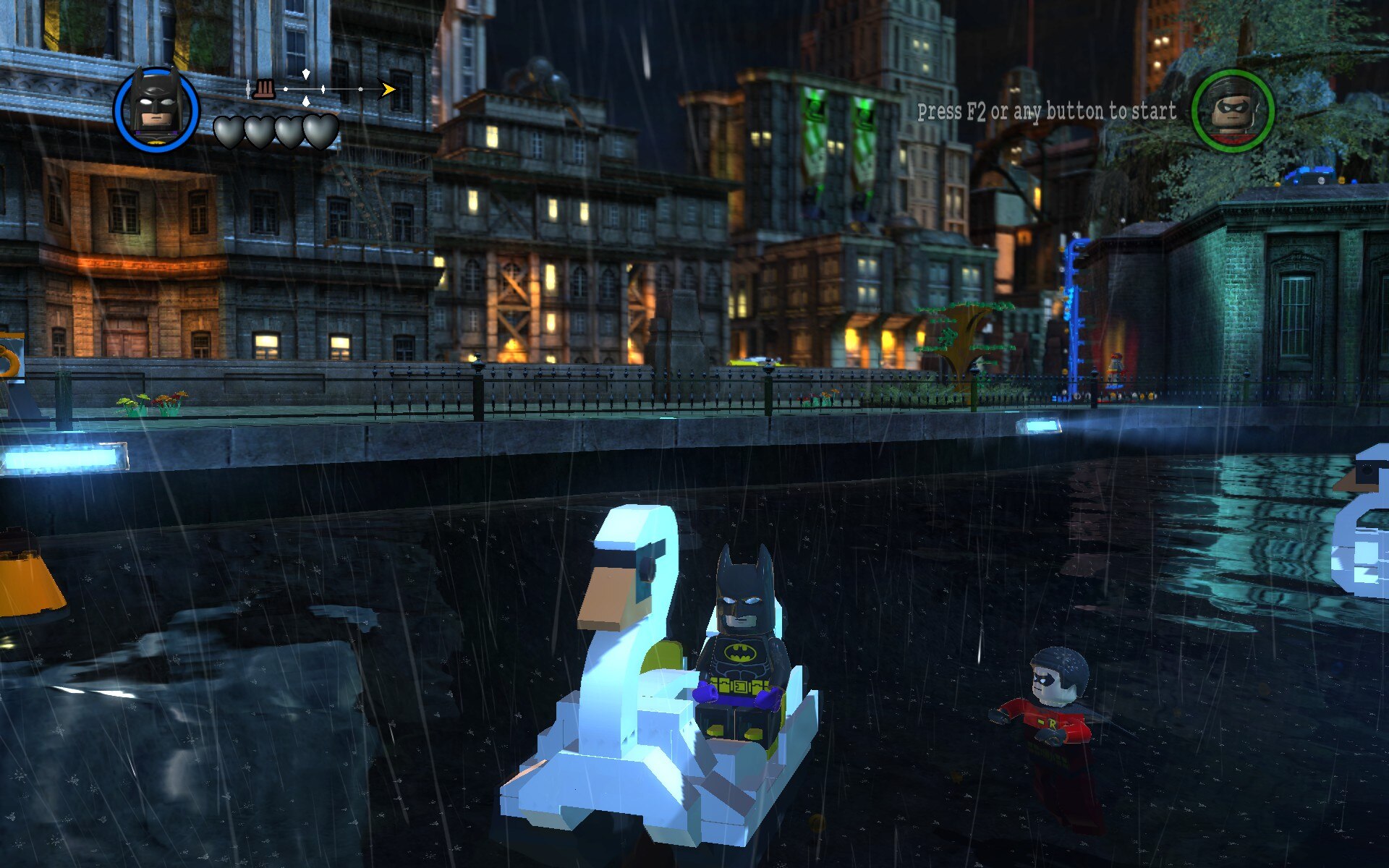The height and width of the screenshot is (868, 1389).
Task: Click the white diamond above the stud meter
Action: point(306,74)
